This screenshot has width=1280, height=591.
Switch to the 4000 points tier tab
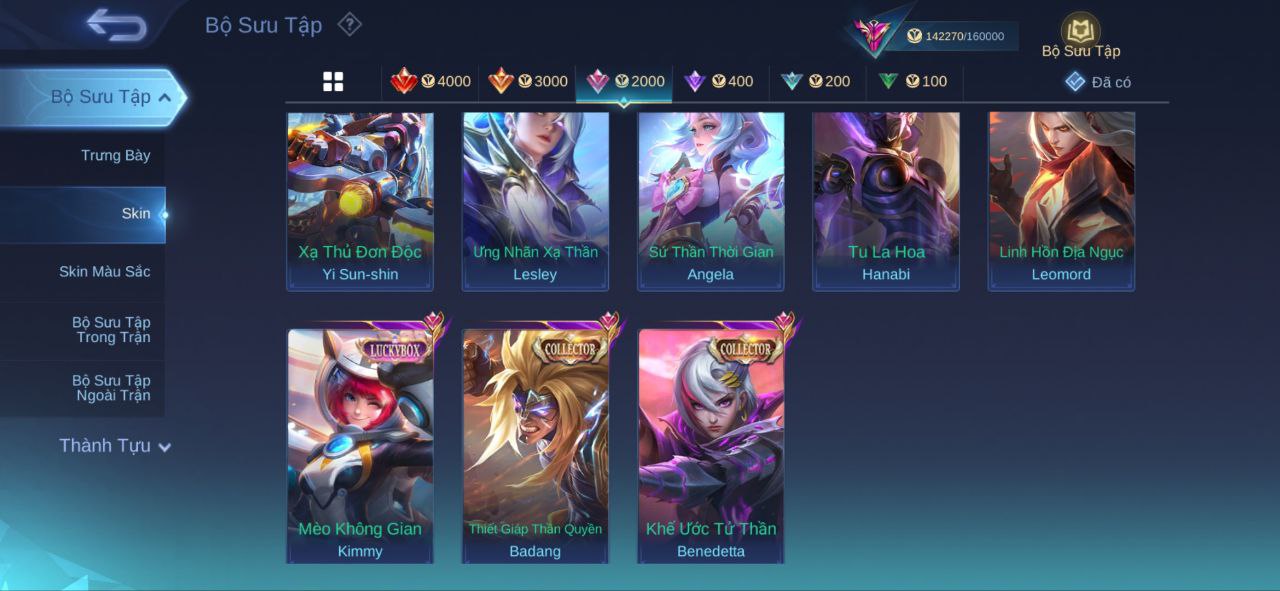coord(431,82)
